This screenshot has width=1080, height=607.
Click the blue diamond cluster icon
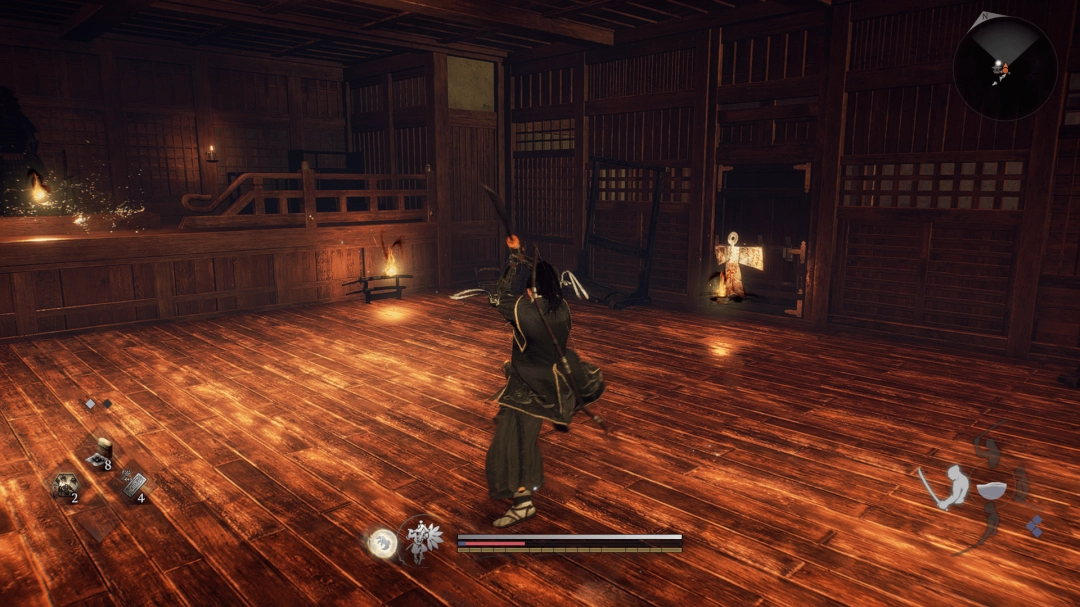coord(1036,525)
